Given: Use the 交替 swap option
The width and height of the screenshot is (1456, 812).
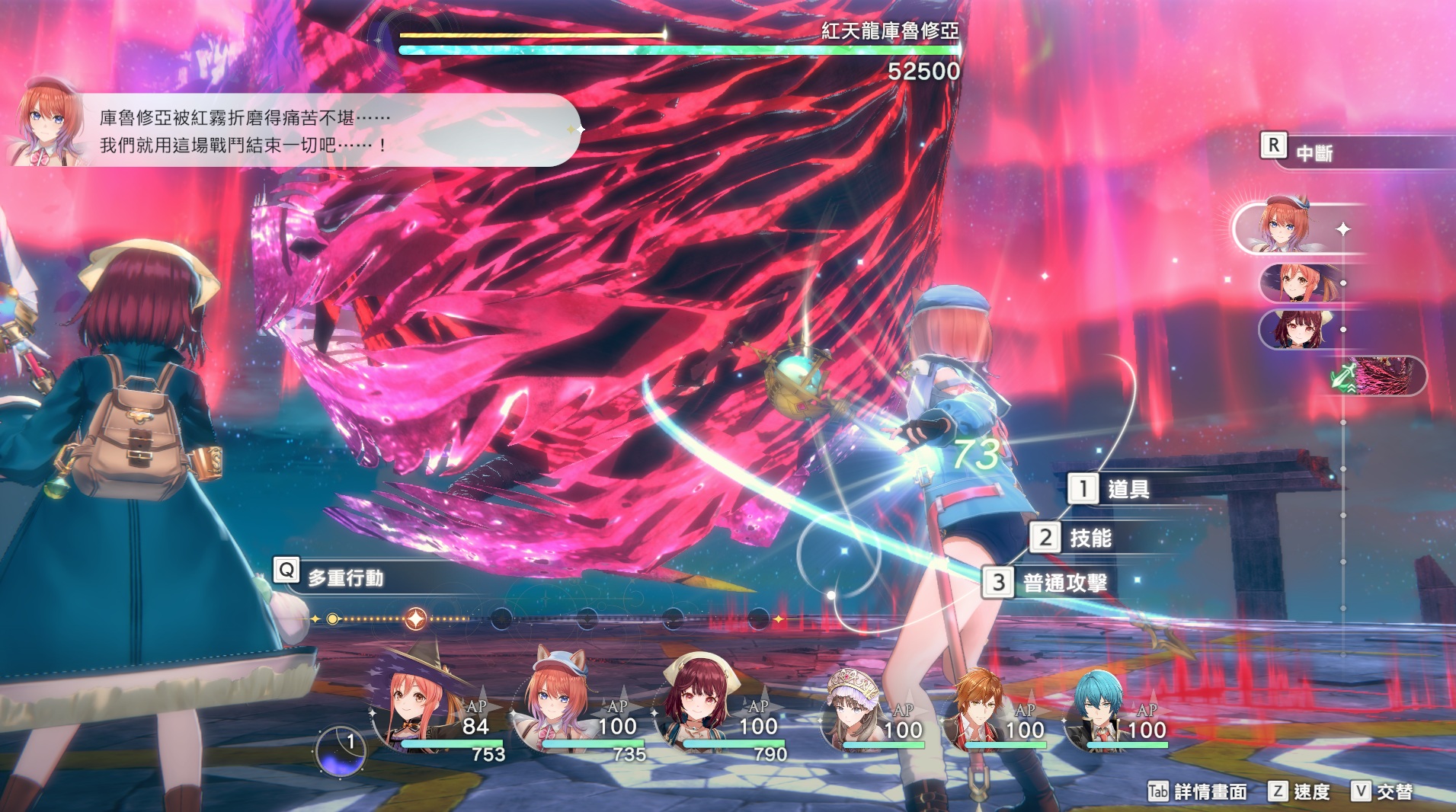Looking at the screenshot, I should tap(1392, 792).
